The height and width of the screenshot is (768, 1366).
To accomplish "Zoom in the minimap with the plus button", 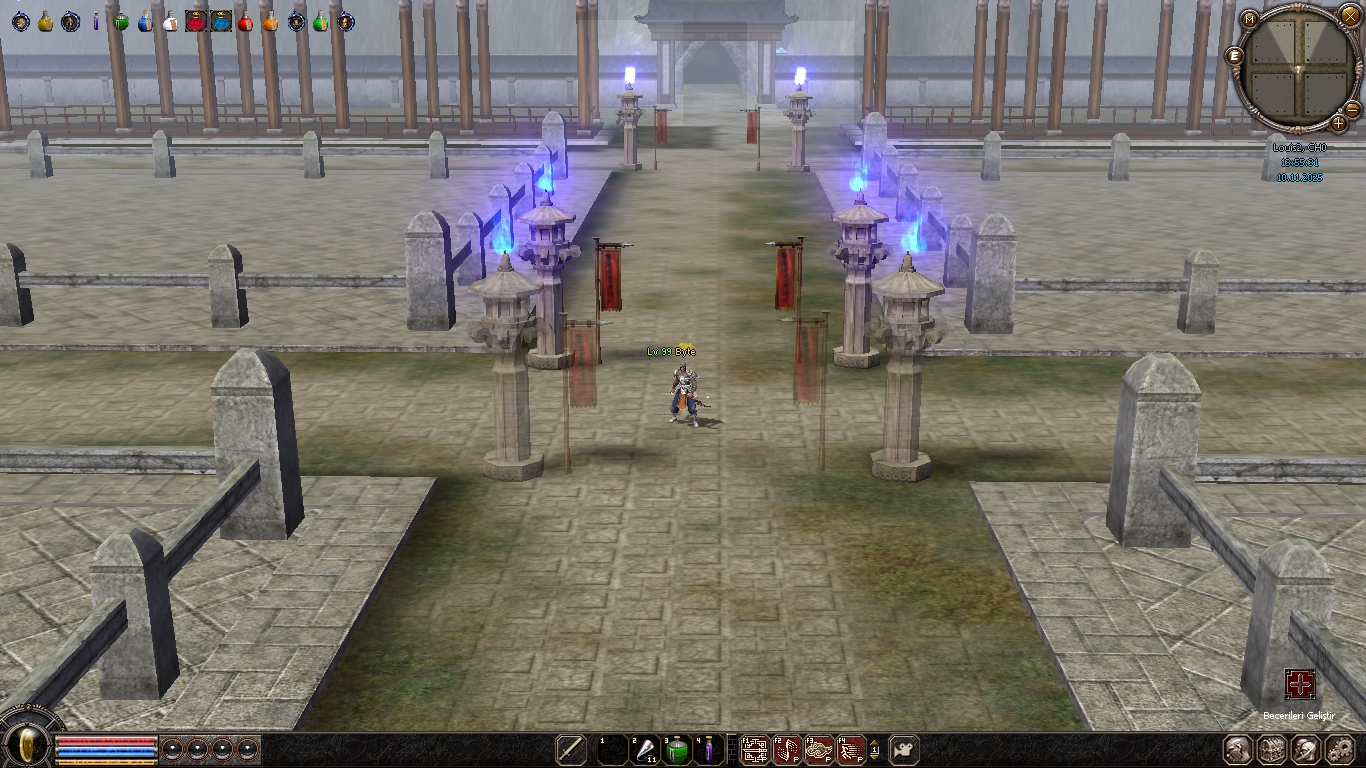I will (x=1338, y=123).
